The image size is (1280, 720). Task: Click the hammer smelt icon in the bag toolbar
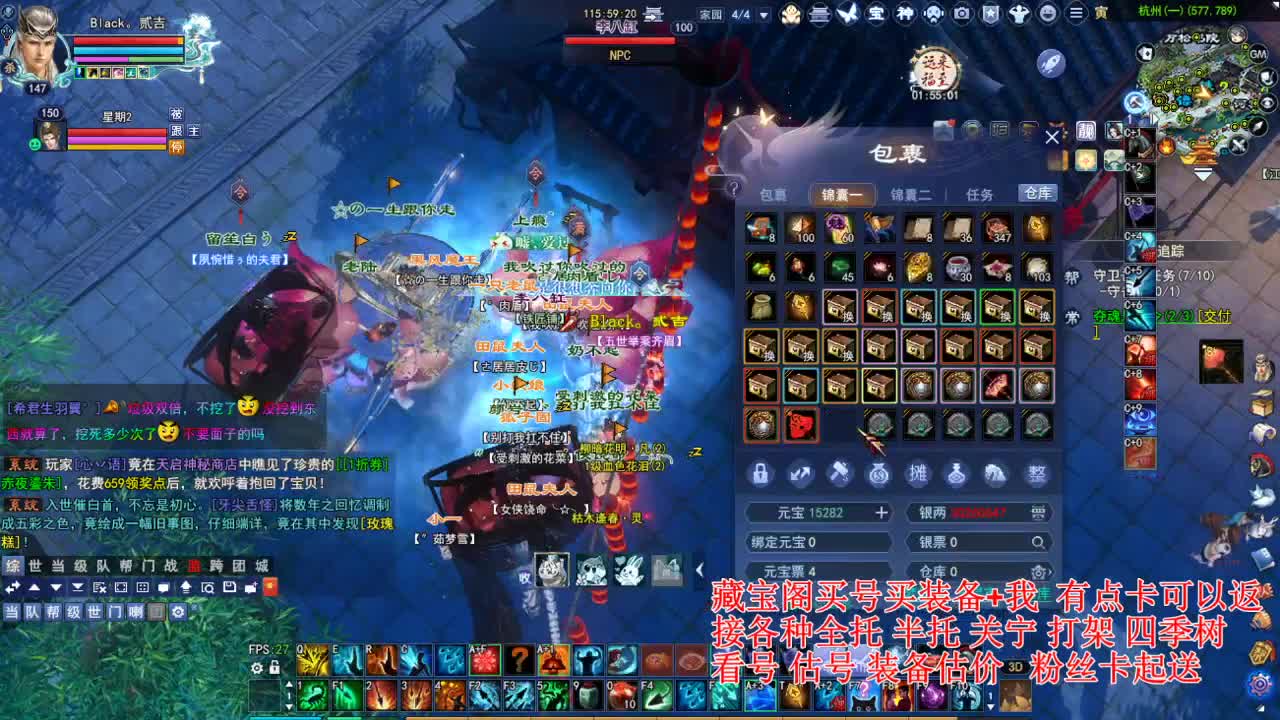840,474
